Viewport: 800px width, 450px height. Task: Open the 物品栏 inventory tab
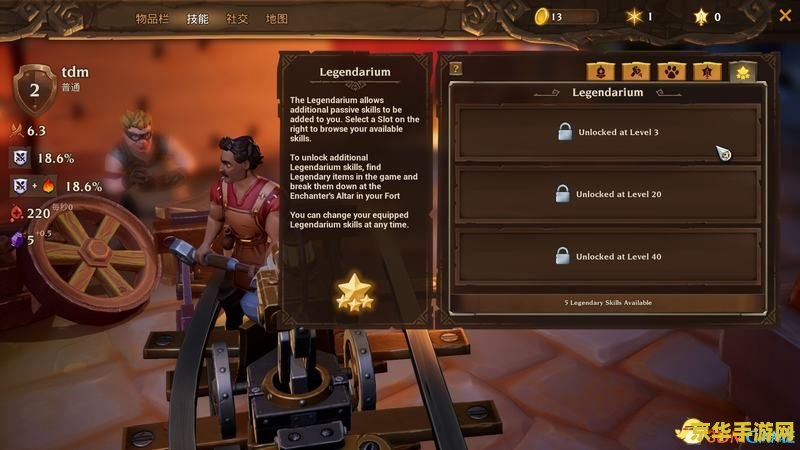click(x=154, y=18)
